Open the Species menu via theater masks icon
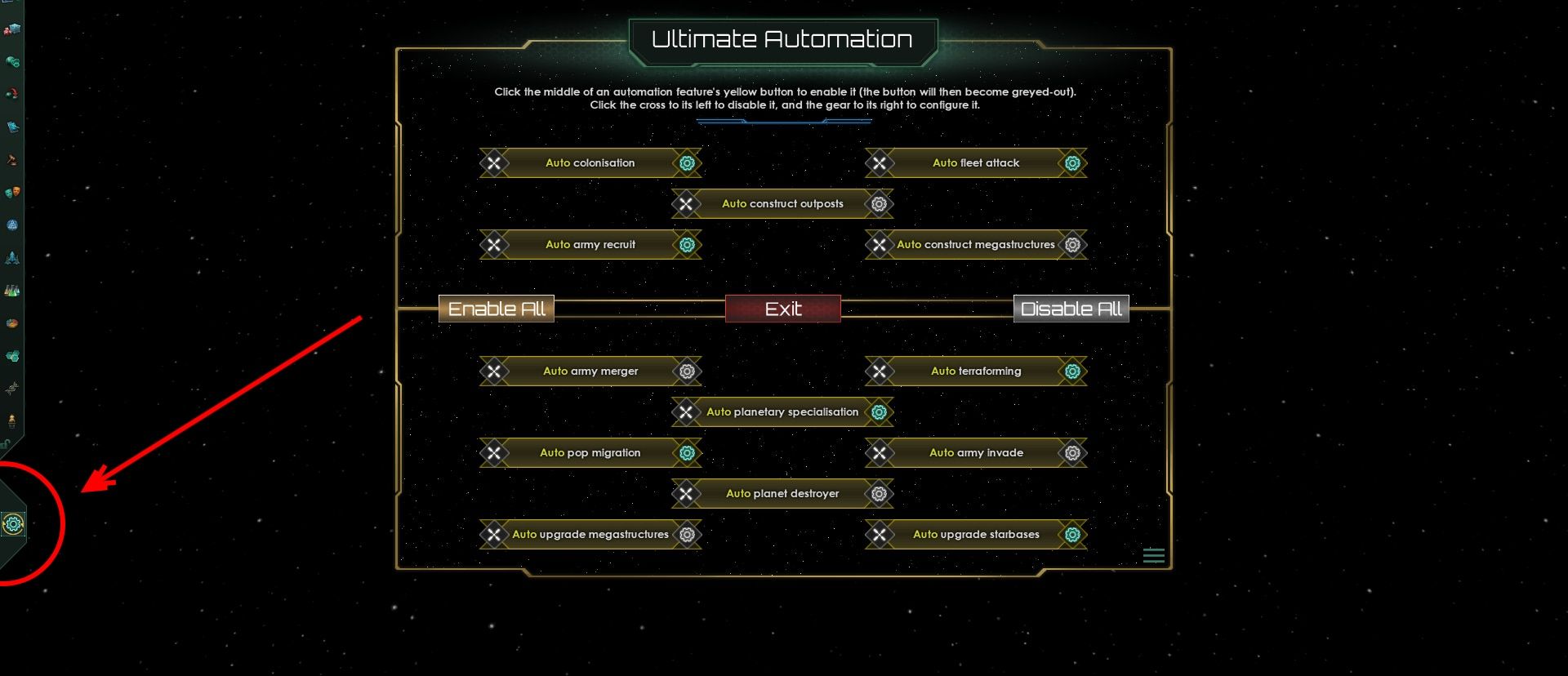 point(12,192)
